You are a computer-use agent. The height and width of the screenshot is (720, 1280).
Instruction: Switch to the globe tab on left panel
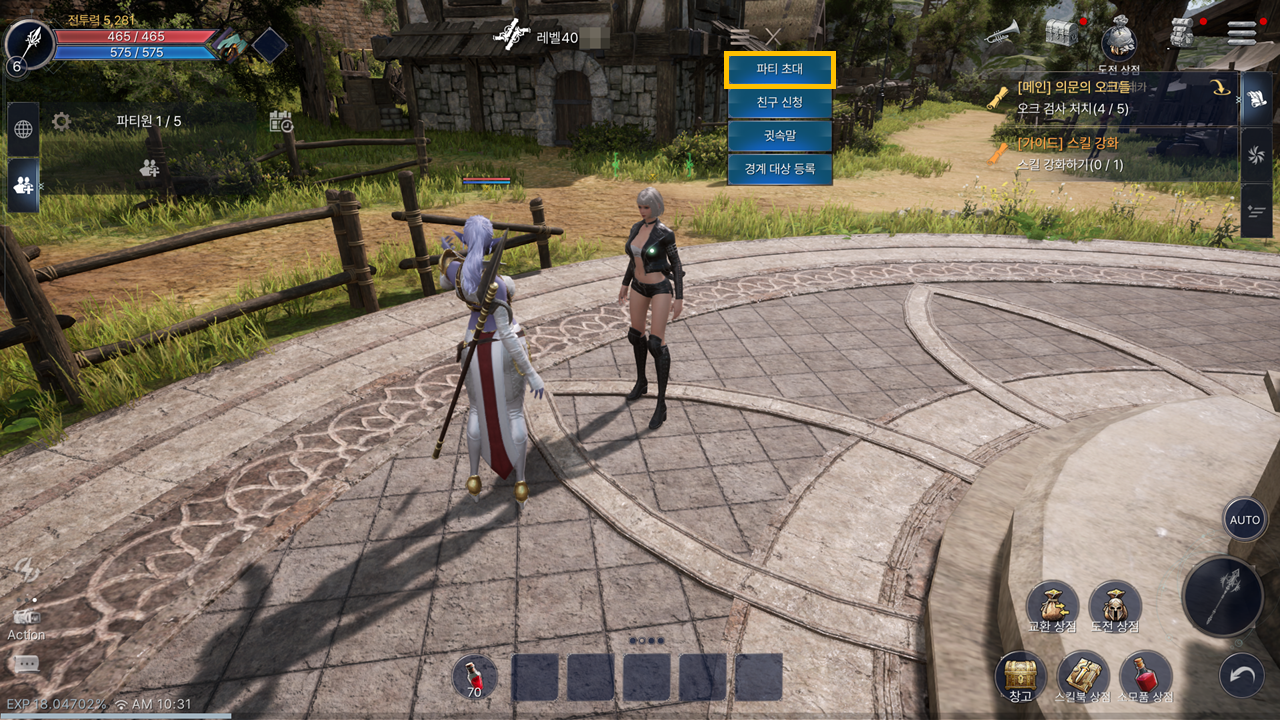point(23,129)
